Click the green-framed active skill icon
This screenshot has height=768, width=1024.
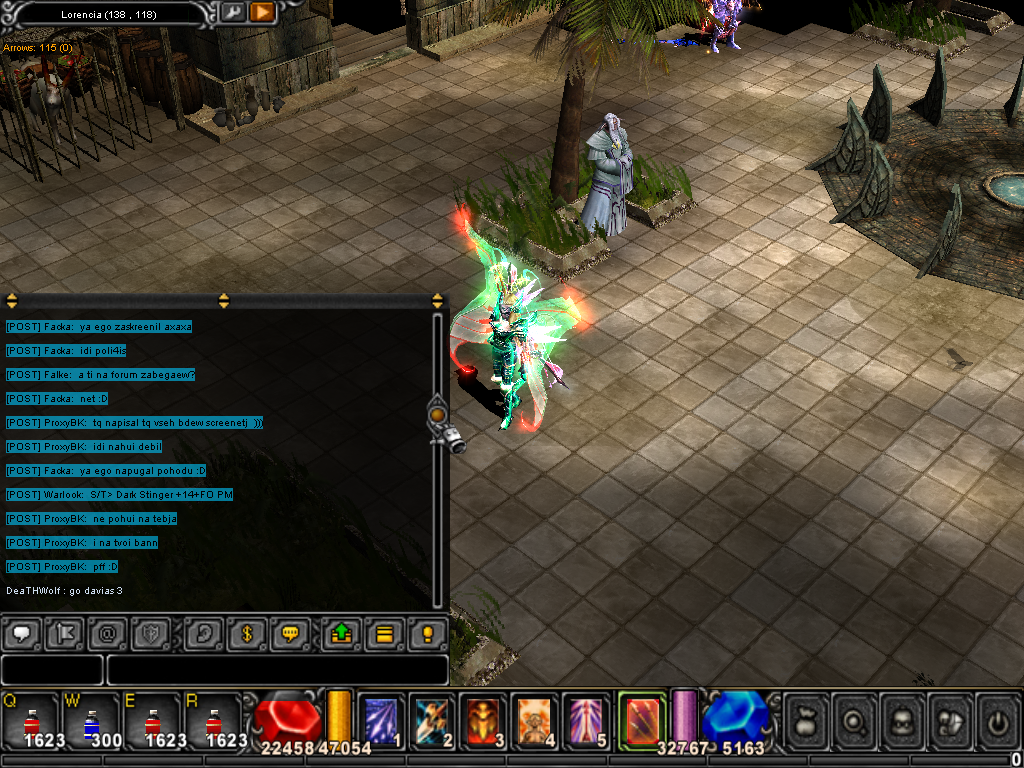(640, 717)
